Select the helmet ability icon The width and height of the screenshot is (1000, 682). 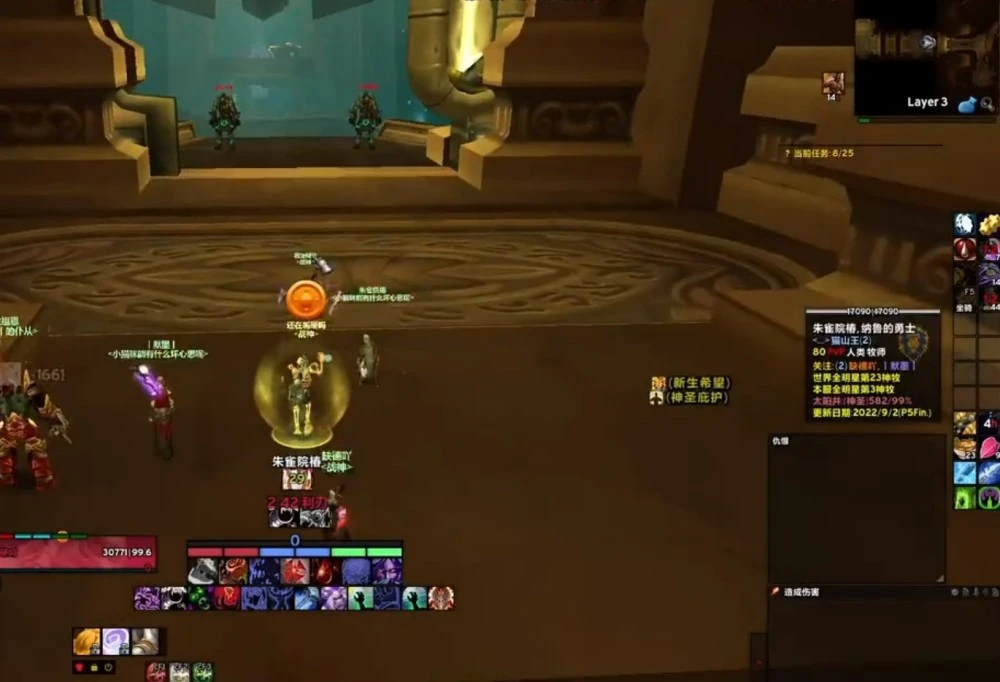pos(203,571)
